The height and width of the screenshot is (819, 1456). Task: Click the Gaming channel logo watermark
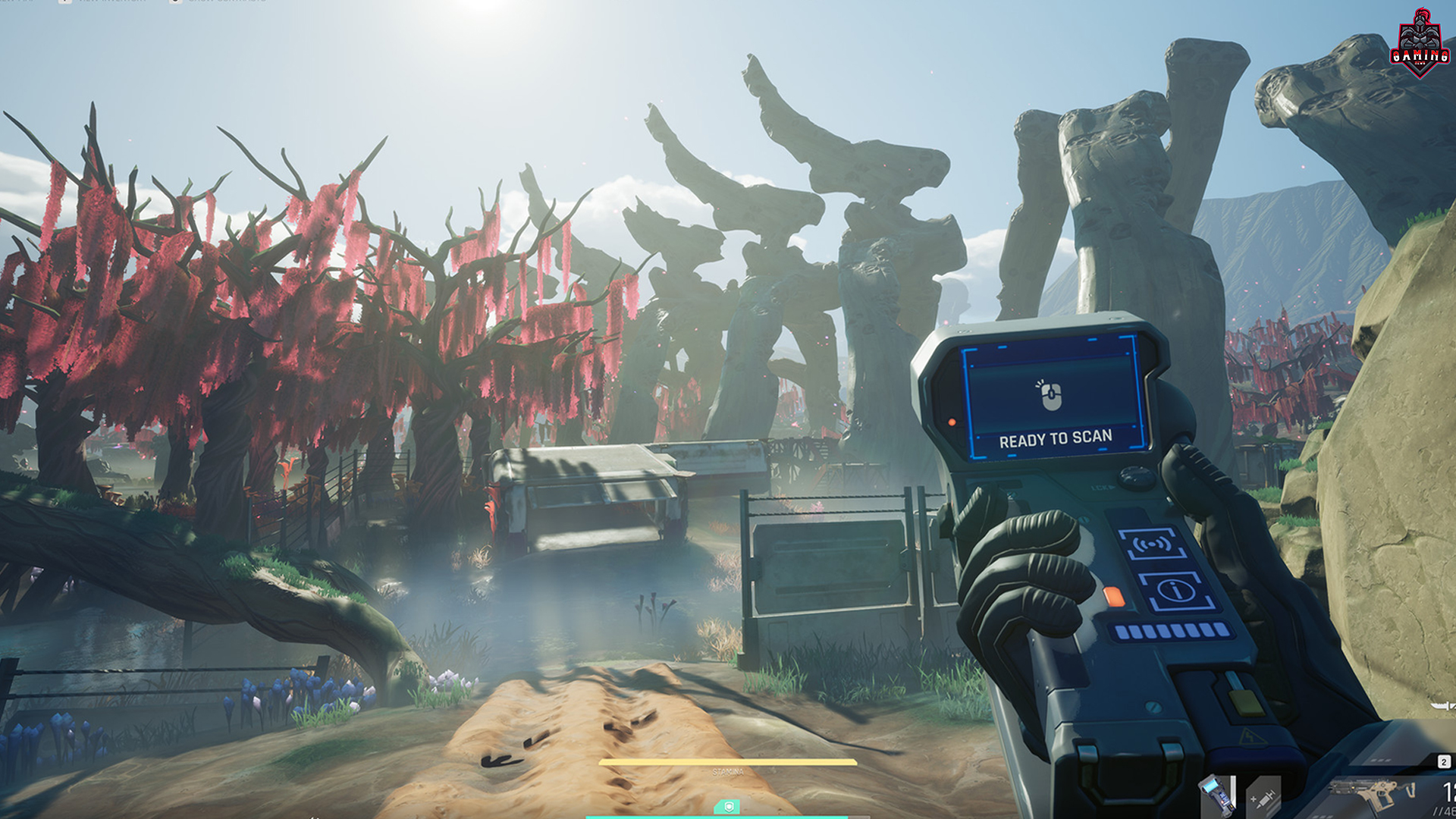click(1420, 43)
